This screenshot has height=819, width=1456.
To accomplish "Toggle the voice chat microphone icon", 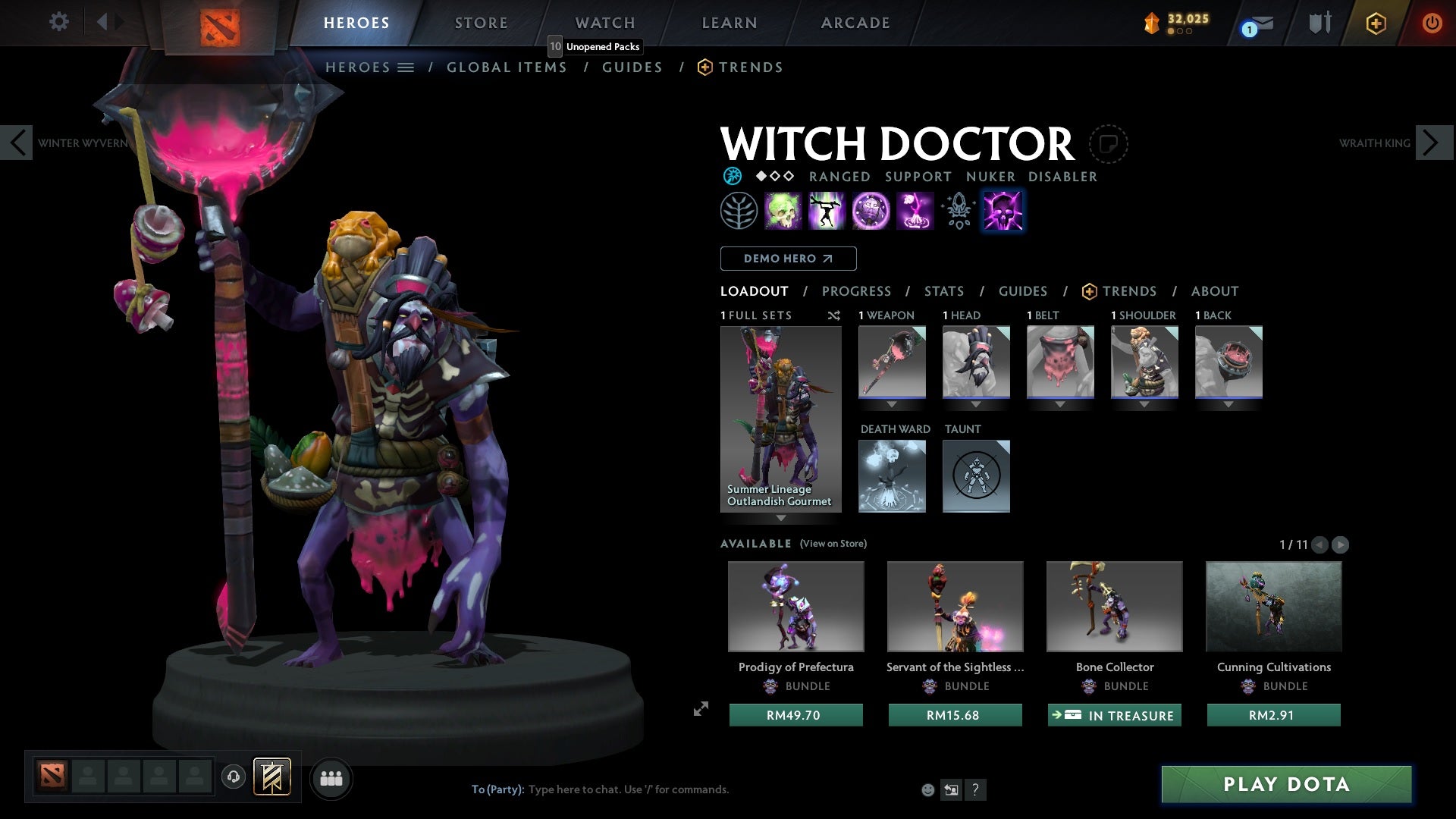I will 233,777.
